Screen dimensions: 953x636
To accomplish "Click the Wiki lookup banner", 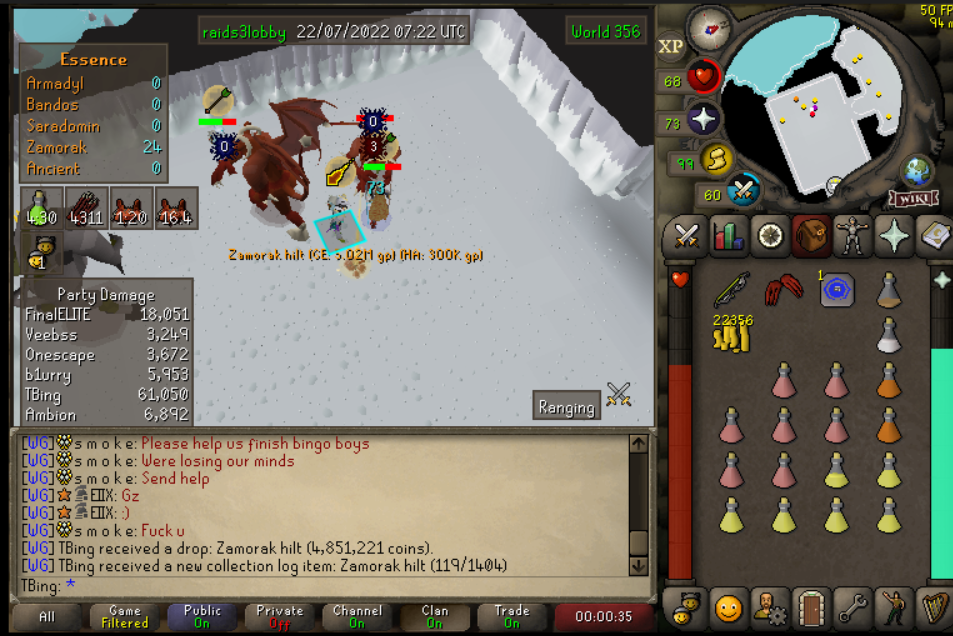I will pyautogui.click(x=915, y=197).
